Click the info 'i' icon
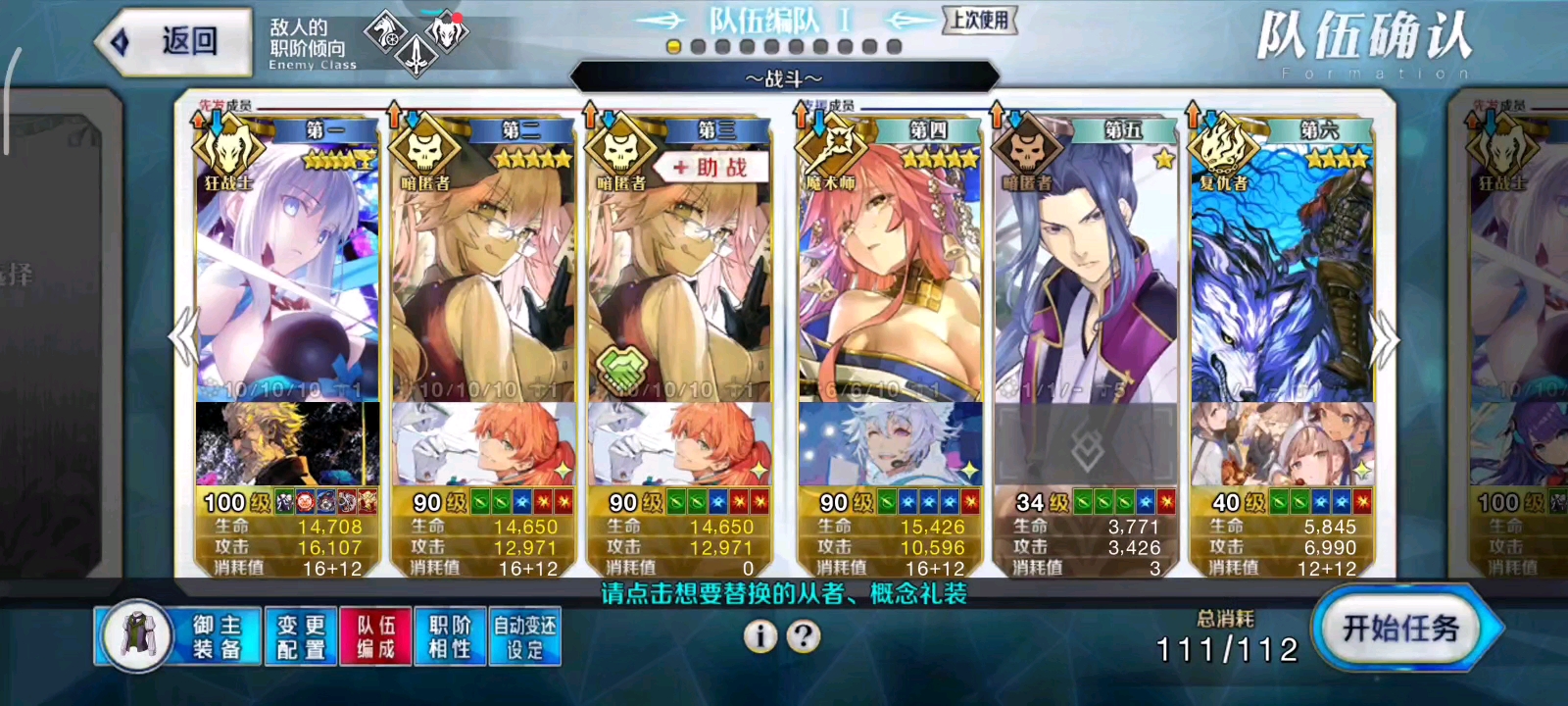This screenshot has height=706, width=1568. point(759,636)
